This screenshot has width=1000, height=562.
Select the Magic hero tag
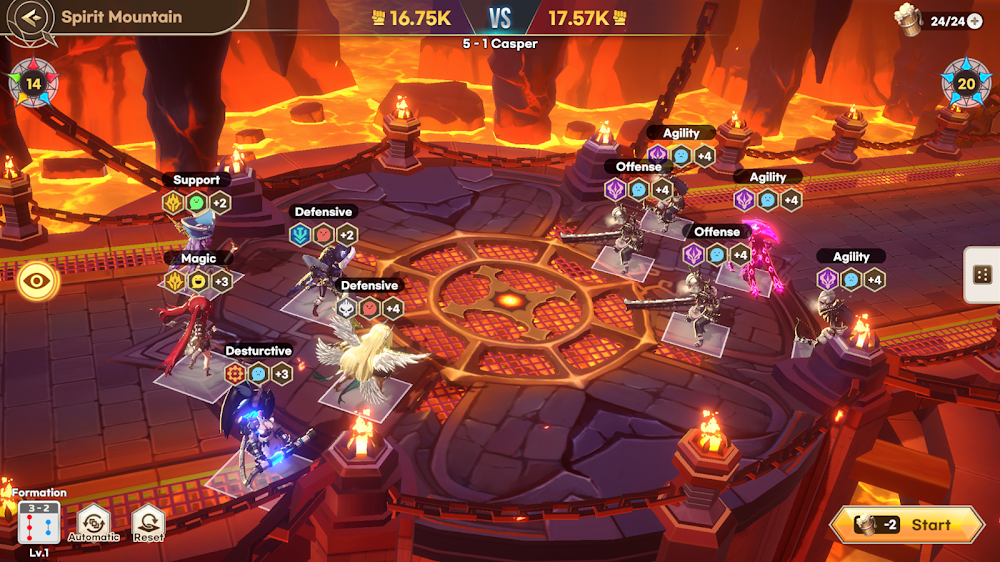(x=198, y=258)
